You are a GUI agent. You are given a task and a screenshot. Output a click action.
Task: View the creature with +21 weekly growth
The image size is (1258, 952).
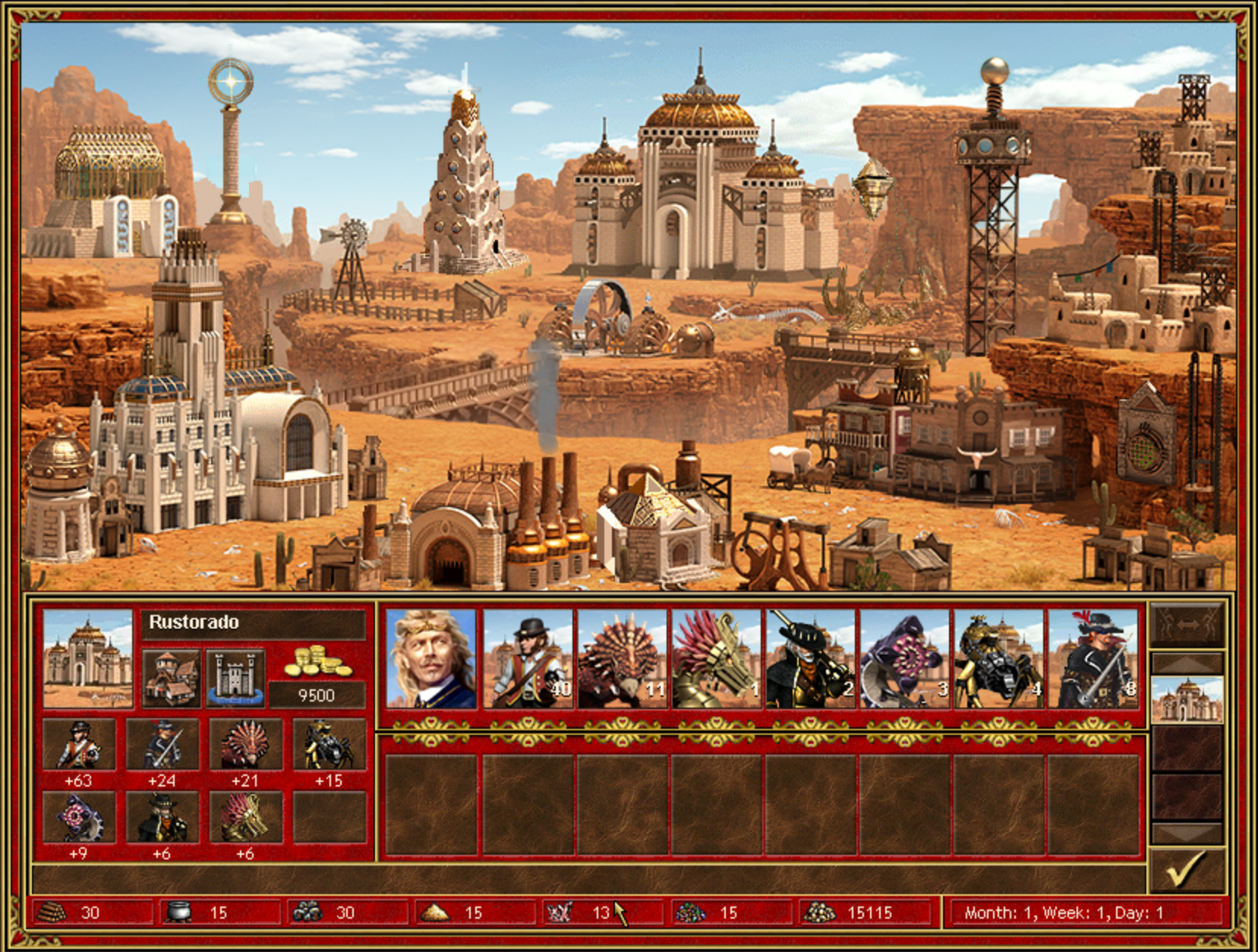click(244, 746)
